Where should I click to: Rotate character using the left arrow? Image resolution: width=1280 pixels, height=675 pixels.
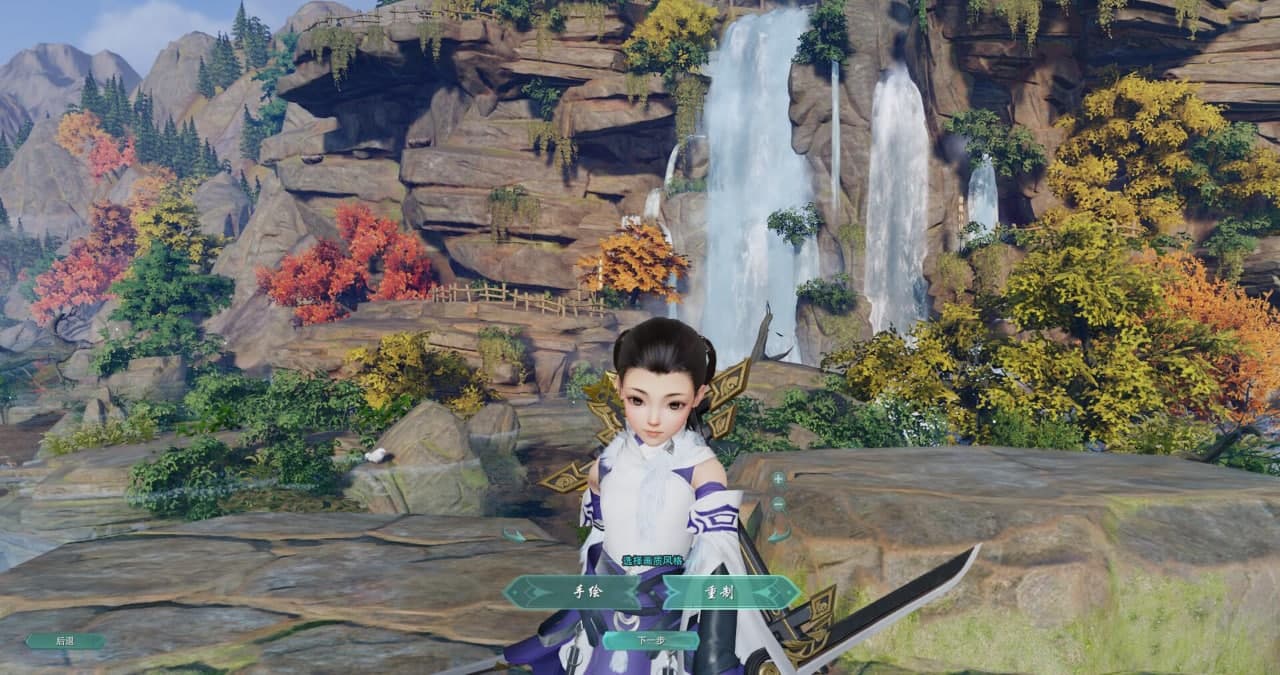click(514, 535)
